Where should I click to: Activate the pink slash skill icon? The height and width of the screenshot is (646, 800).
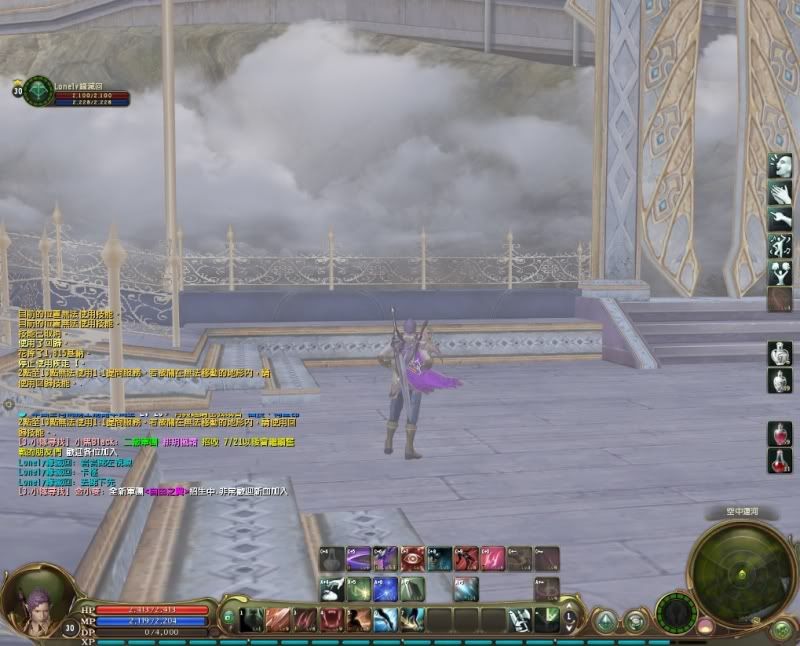[x=493, y=558]
